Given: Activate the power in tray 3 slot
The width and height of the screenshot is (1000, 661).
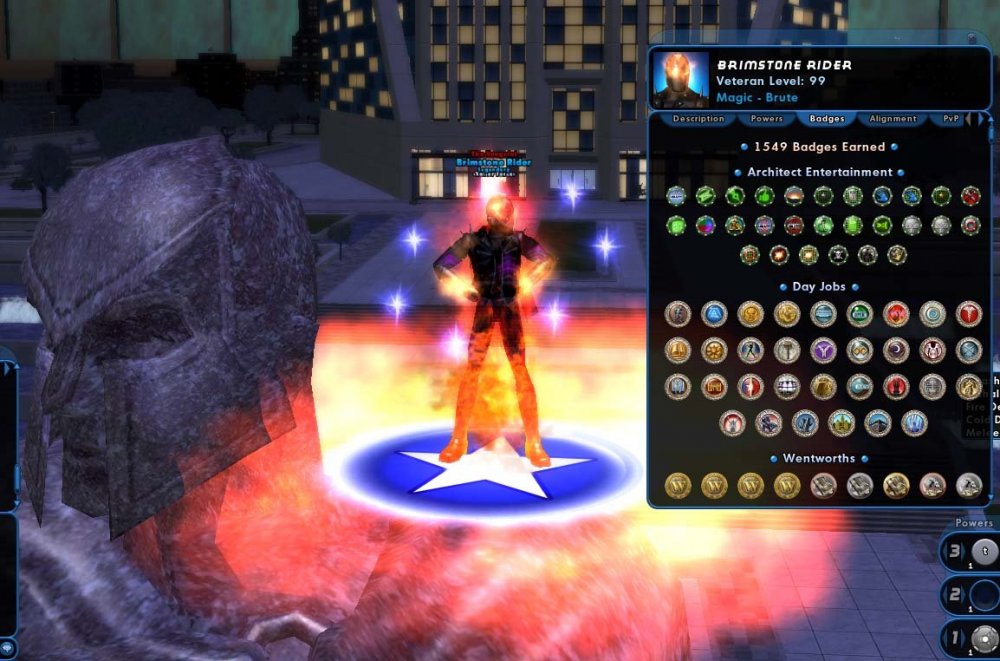Looking at the screenshot, I should tap(983, 552).
